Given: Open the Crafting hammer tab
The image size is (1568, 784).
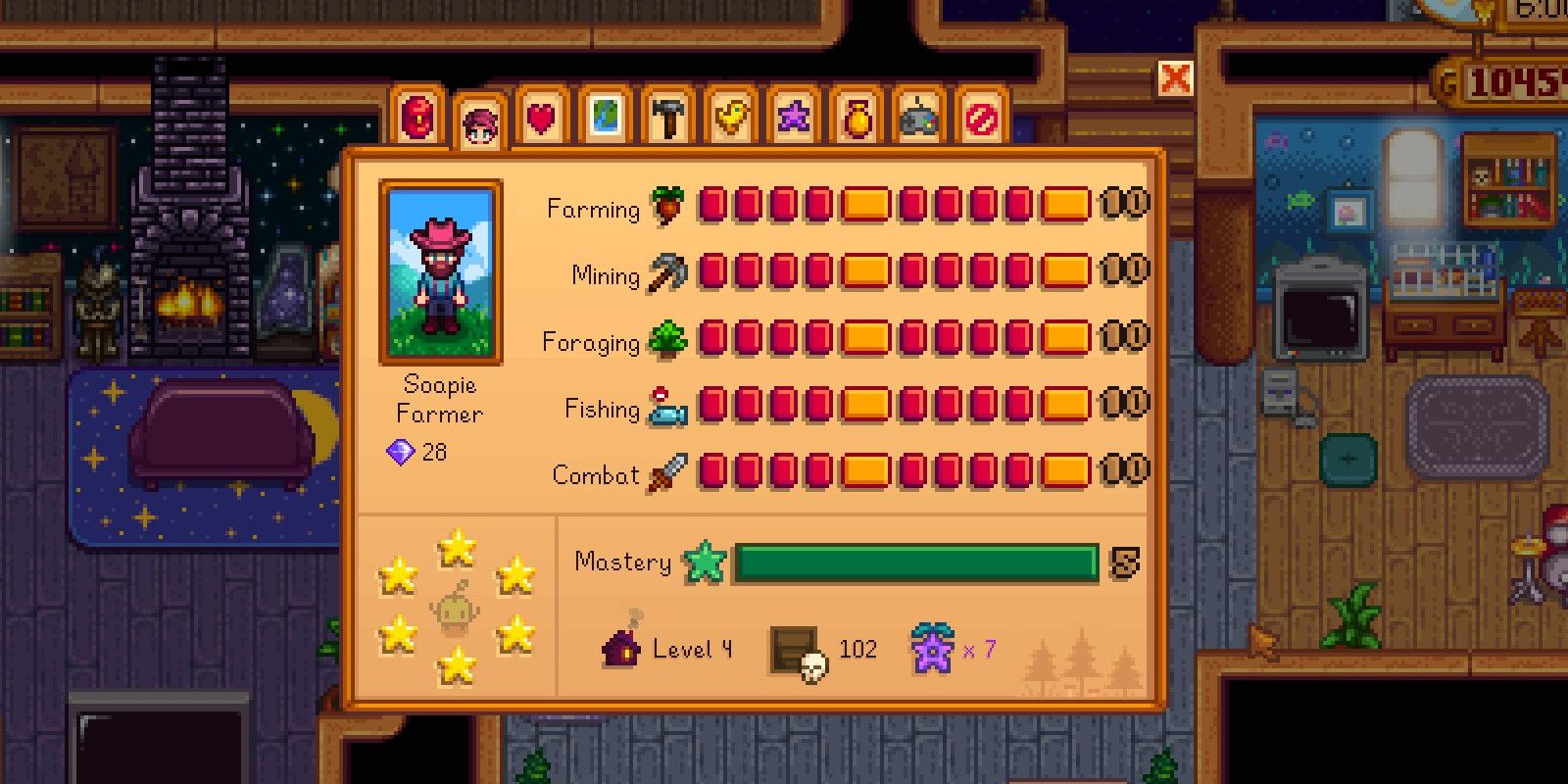Looking at the screenshot, I should click(667, 115).
